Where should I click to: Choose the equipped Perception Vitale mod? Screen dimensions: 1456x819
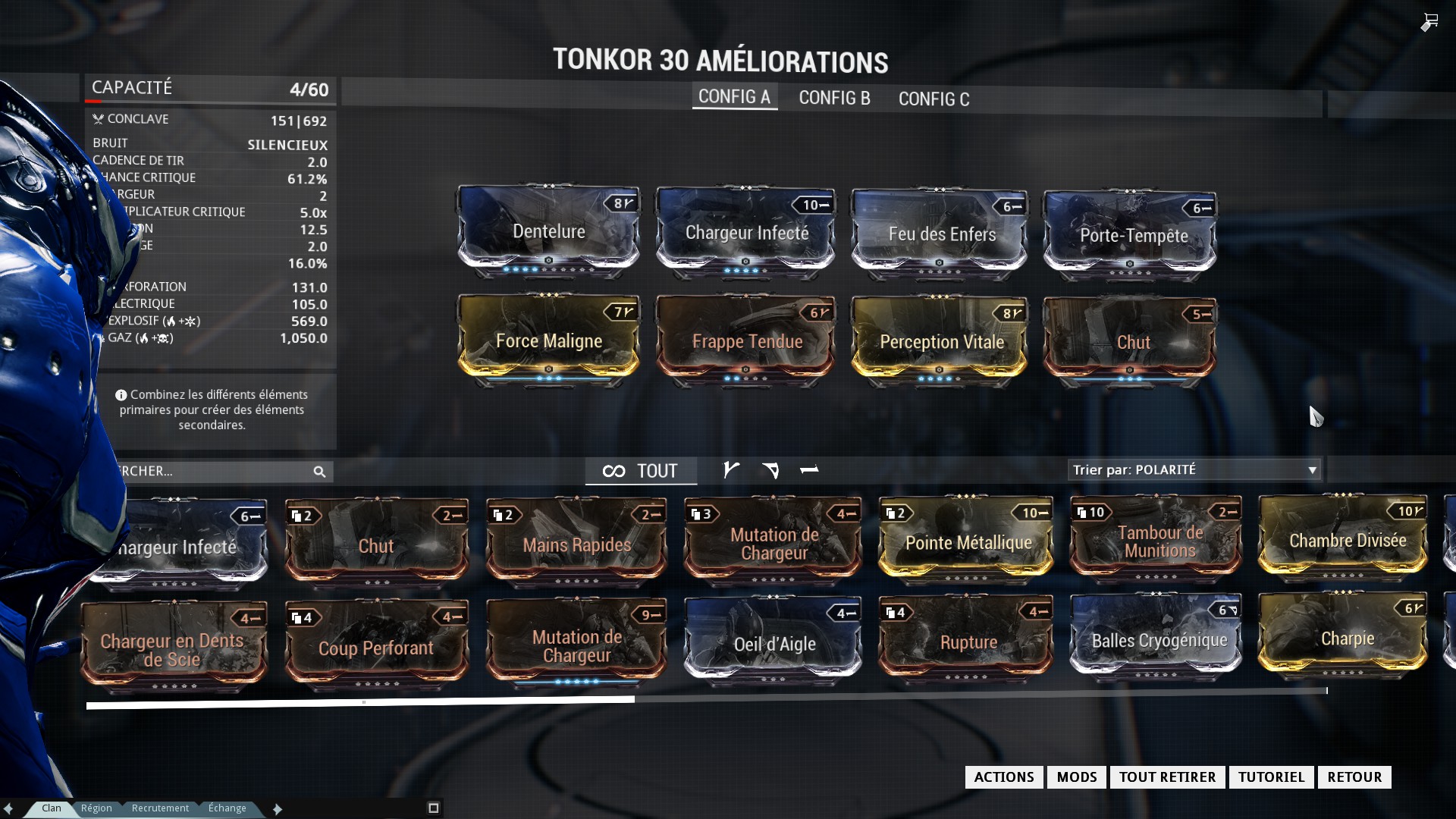pos(941,342)
